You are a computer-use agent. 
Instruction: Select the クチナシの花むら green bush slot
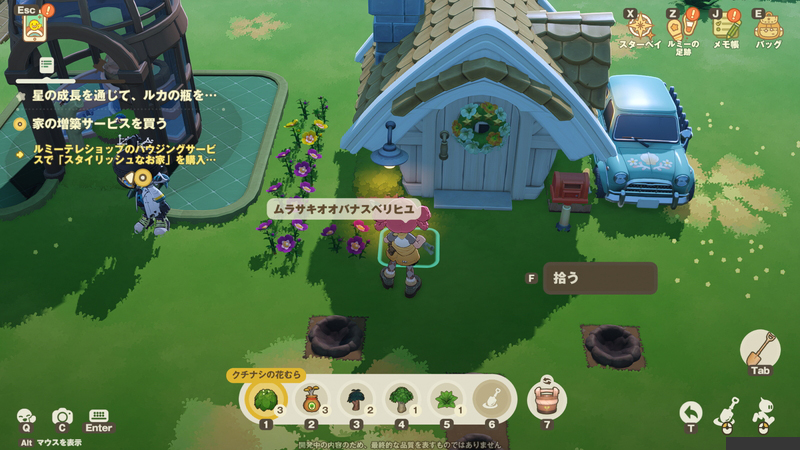266,399
